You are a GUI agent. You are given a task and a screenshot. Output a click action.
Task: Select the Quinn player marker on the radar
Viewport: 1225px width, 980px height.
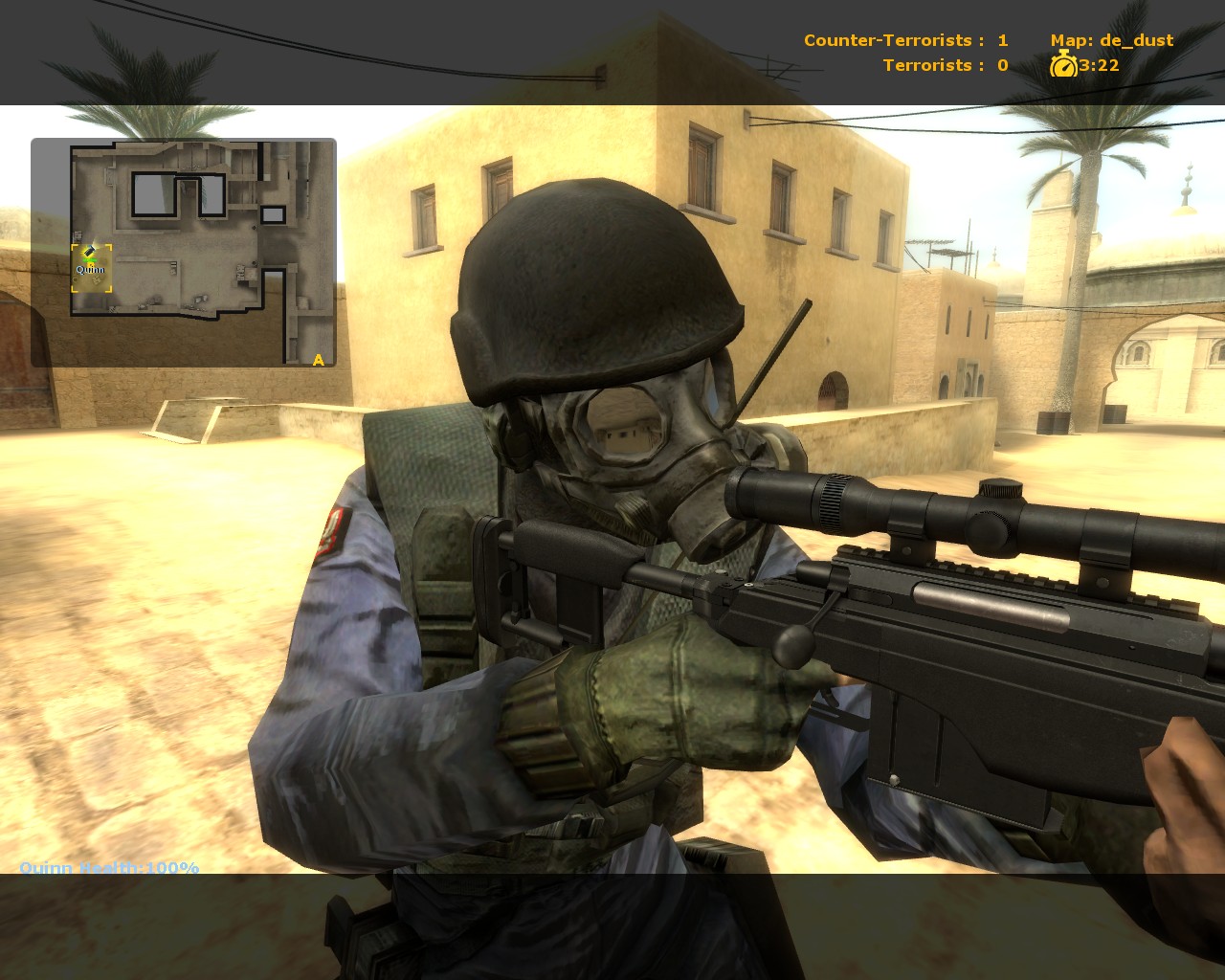[x=90, y=252]
